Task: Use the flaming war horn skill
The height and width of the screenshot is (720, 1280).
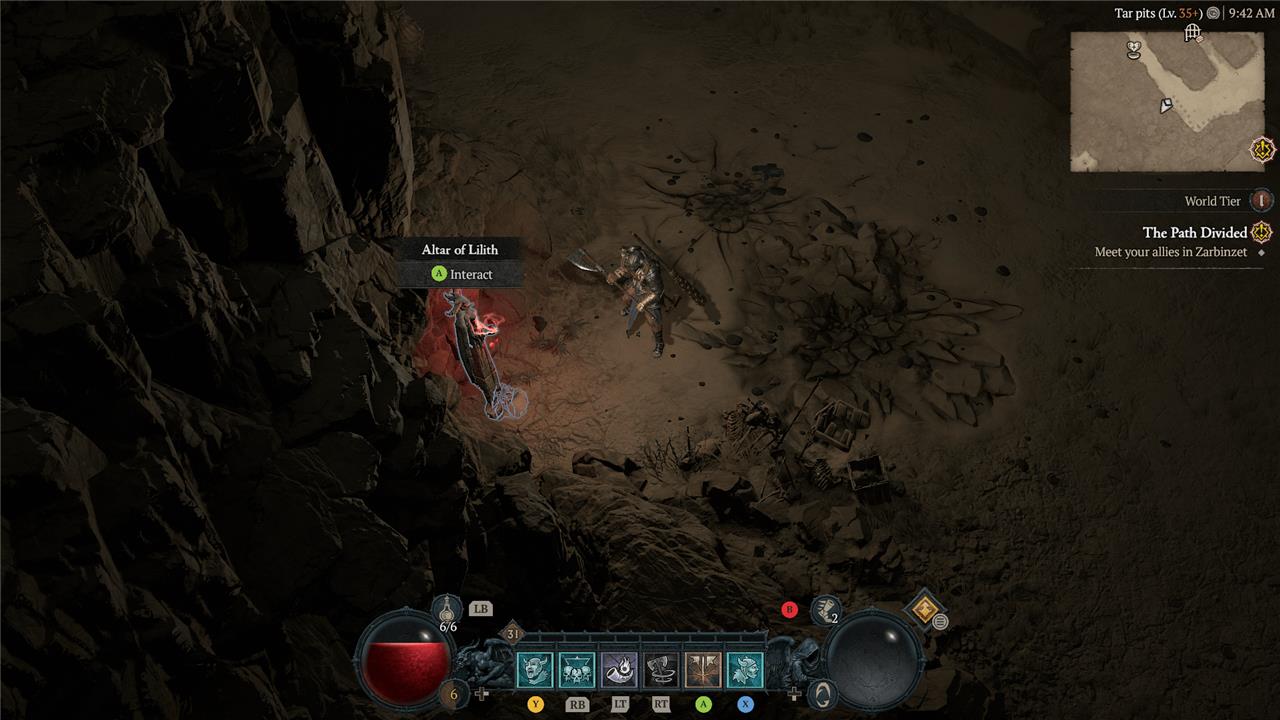Action: tap(619, 669)
